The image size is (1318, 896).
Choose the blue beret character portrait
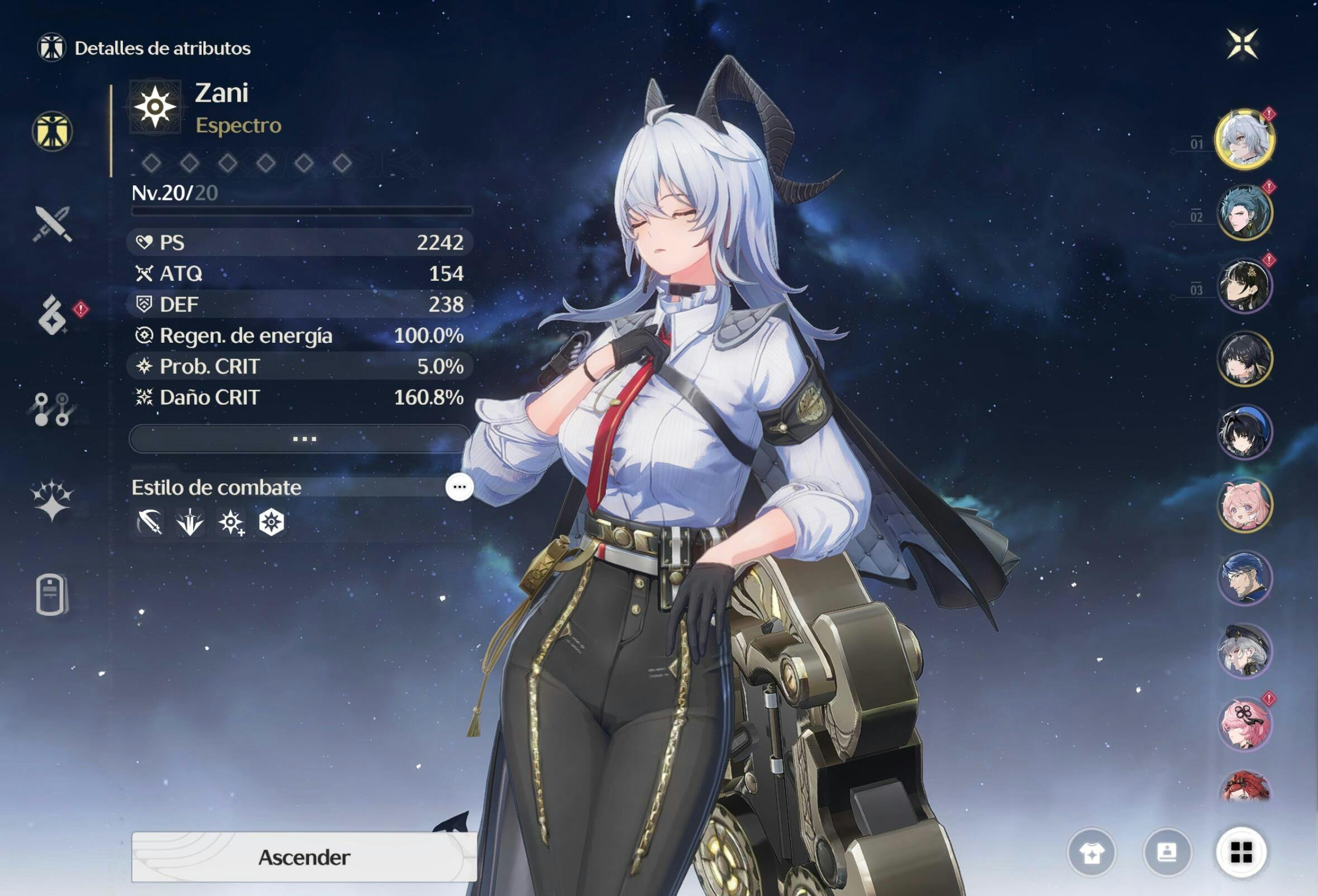tap(1244, 432)
